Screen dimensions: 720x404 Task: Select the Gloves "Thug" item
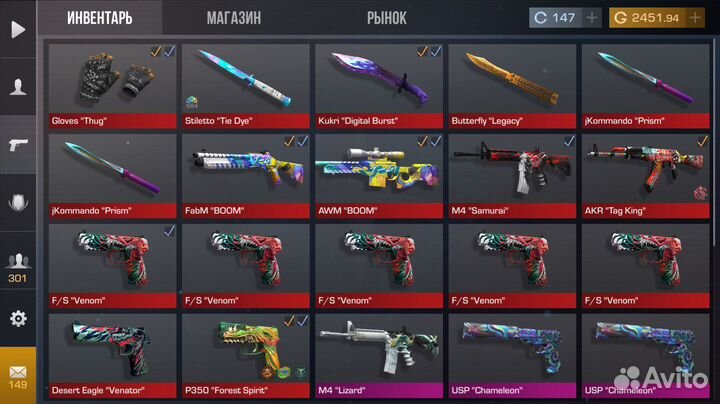pyautogui.click(x=111, y=83)
